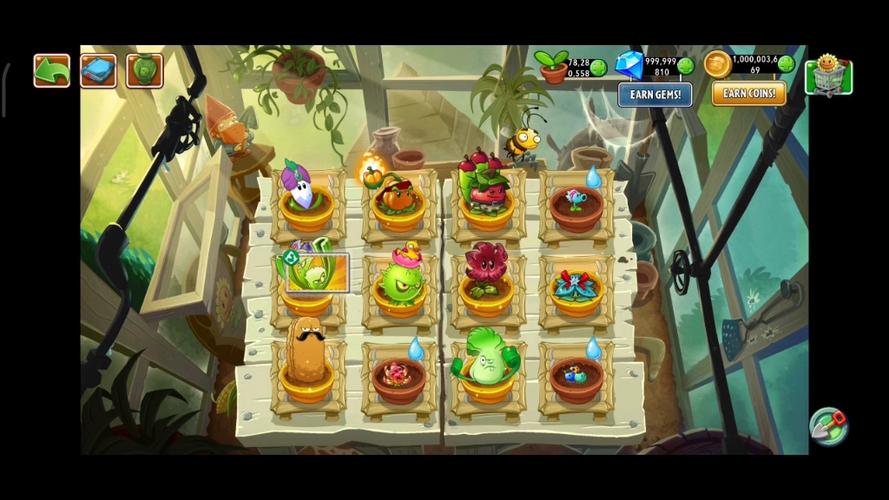This screenshot has width=889, height=500.
Task: Tap the Earn Gems! button
Action: click(655, 94)
